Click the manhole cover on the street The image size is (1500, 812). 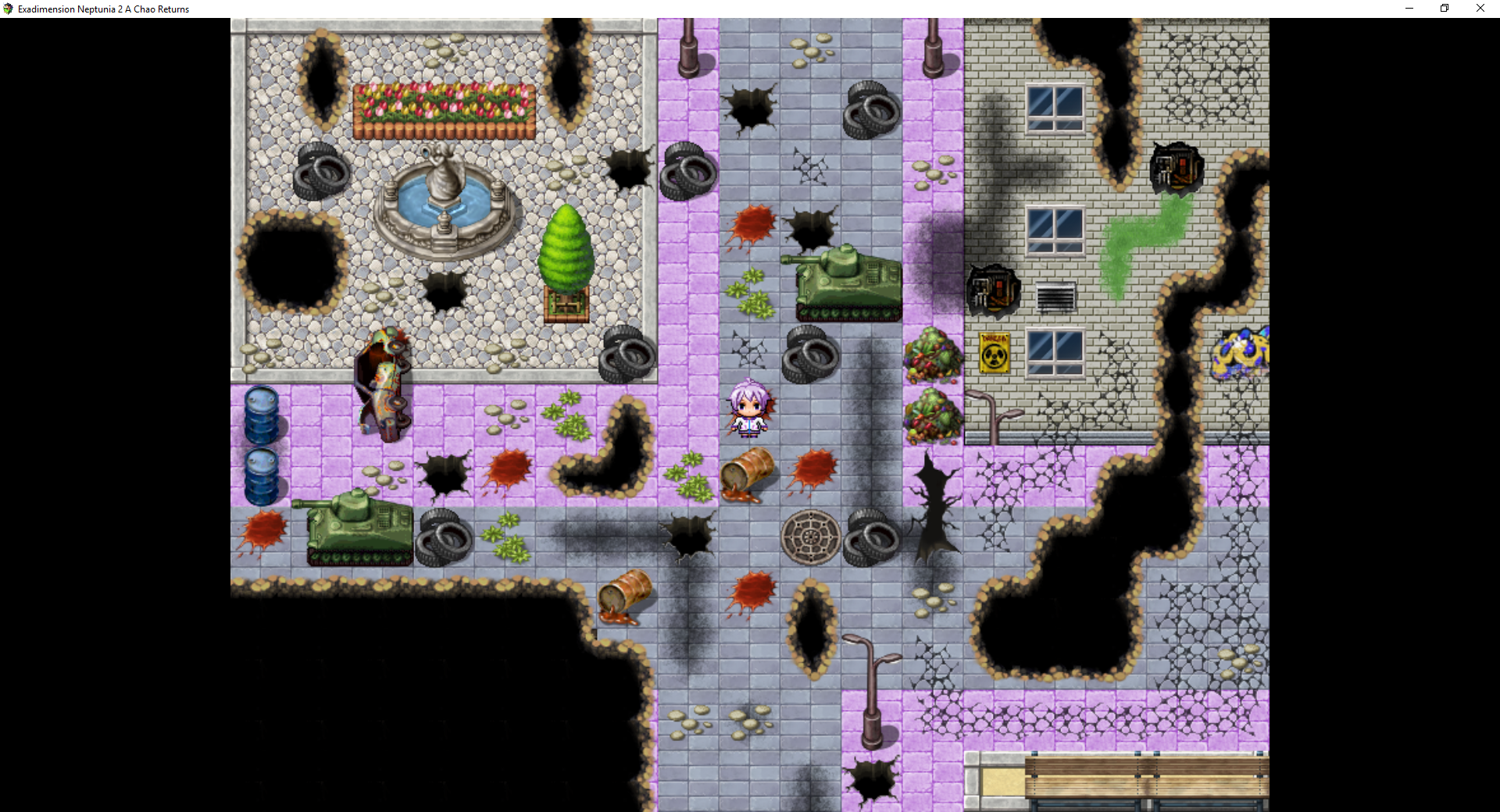coord(810,537)
